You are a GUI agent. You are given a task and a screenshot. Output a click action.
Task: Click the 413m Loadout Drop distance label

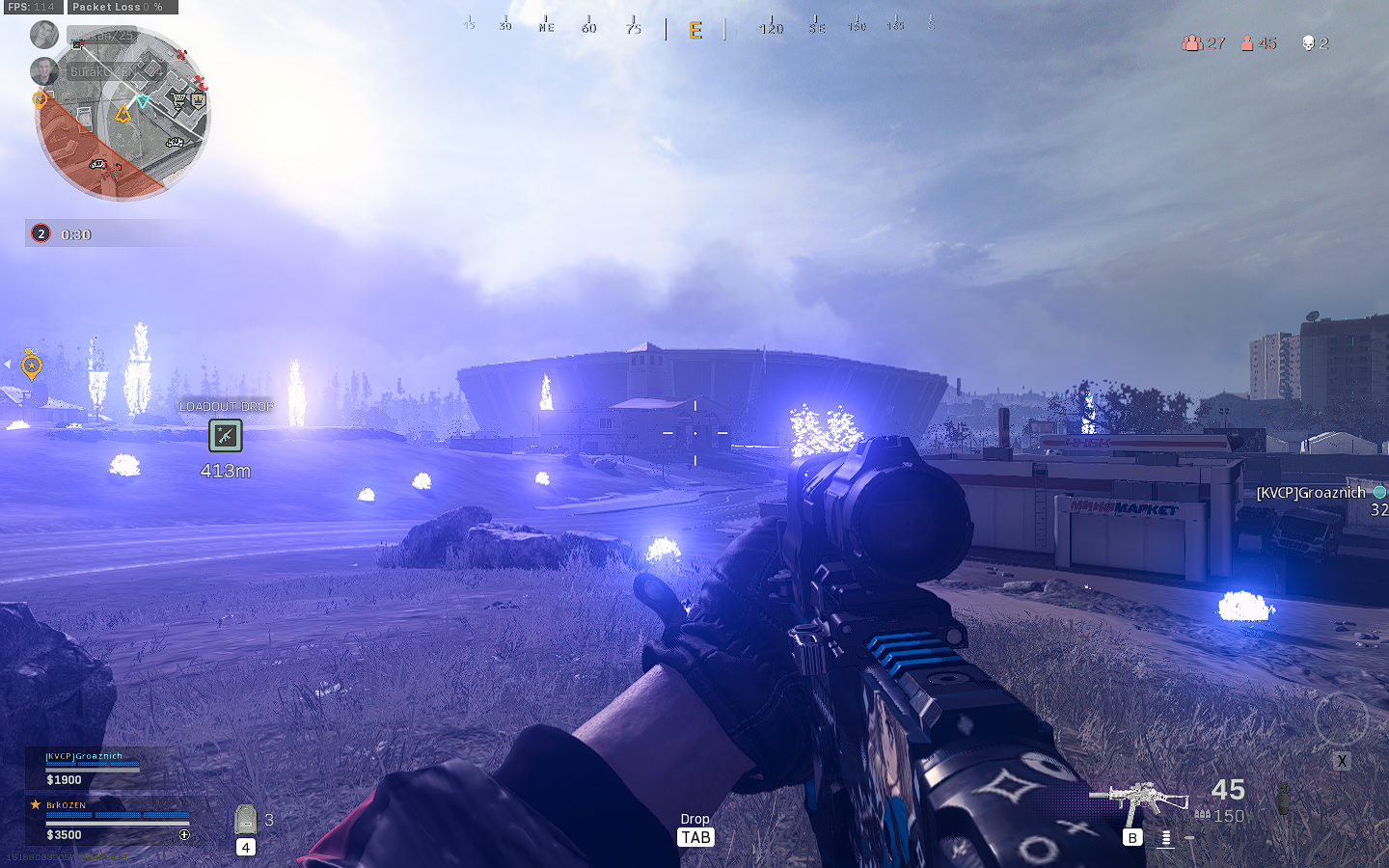[225, 472]
